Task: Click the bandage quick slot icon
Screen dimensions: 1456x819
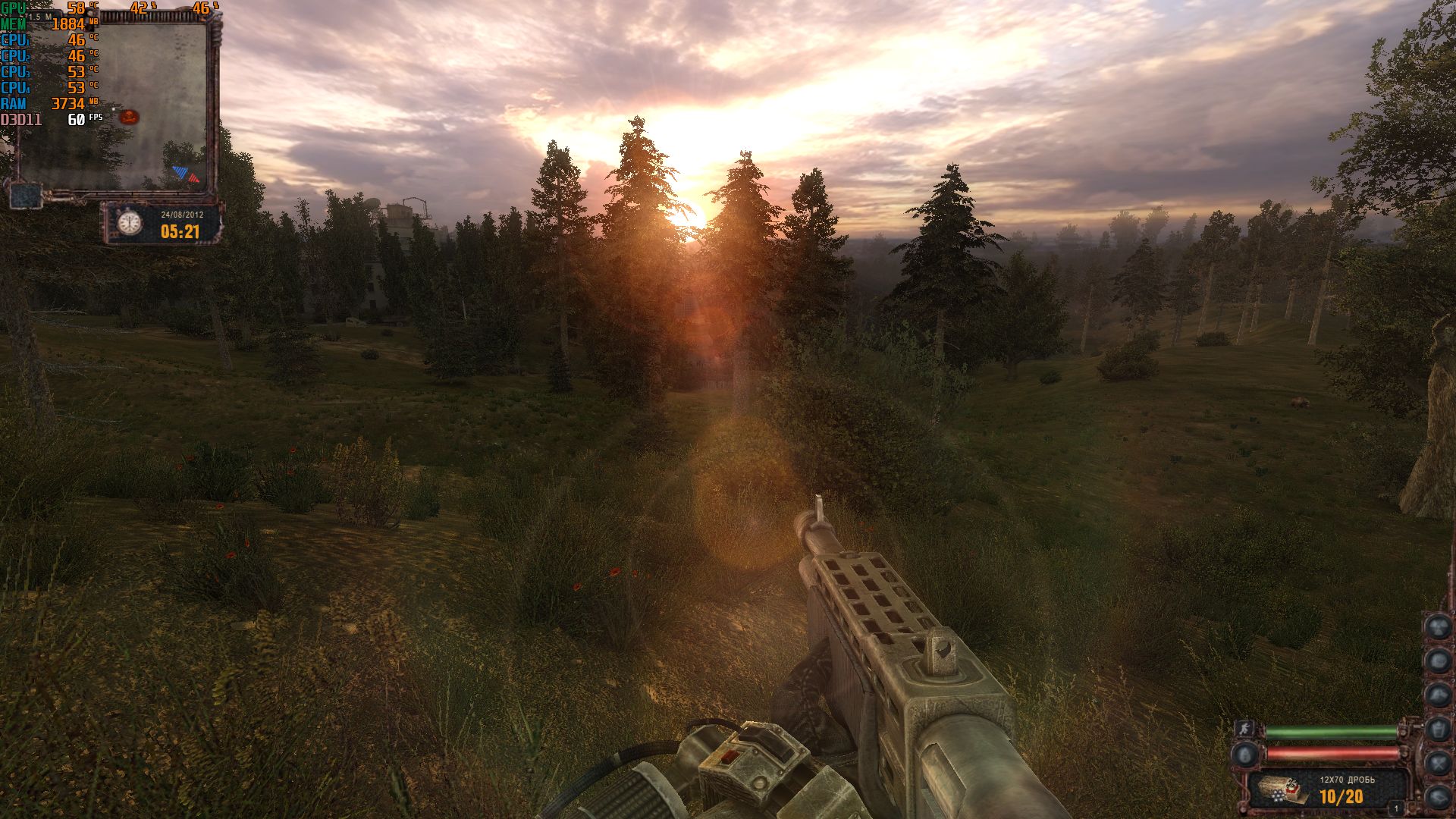Action: click(1439, 695)
